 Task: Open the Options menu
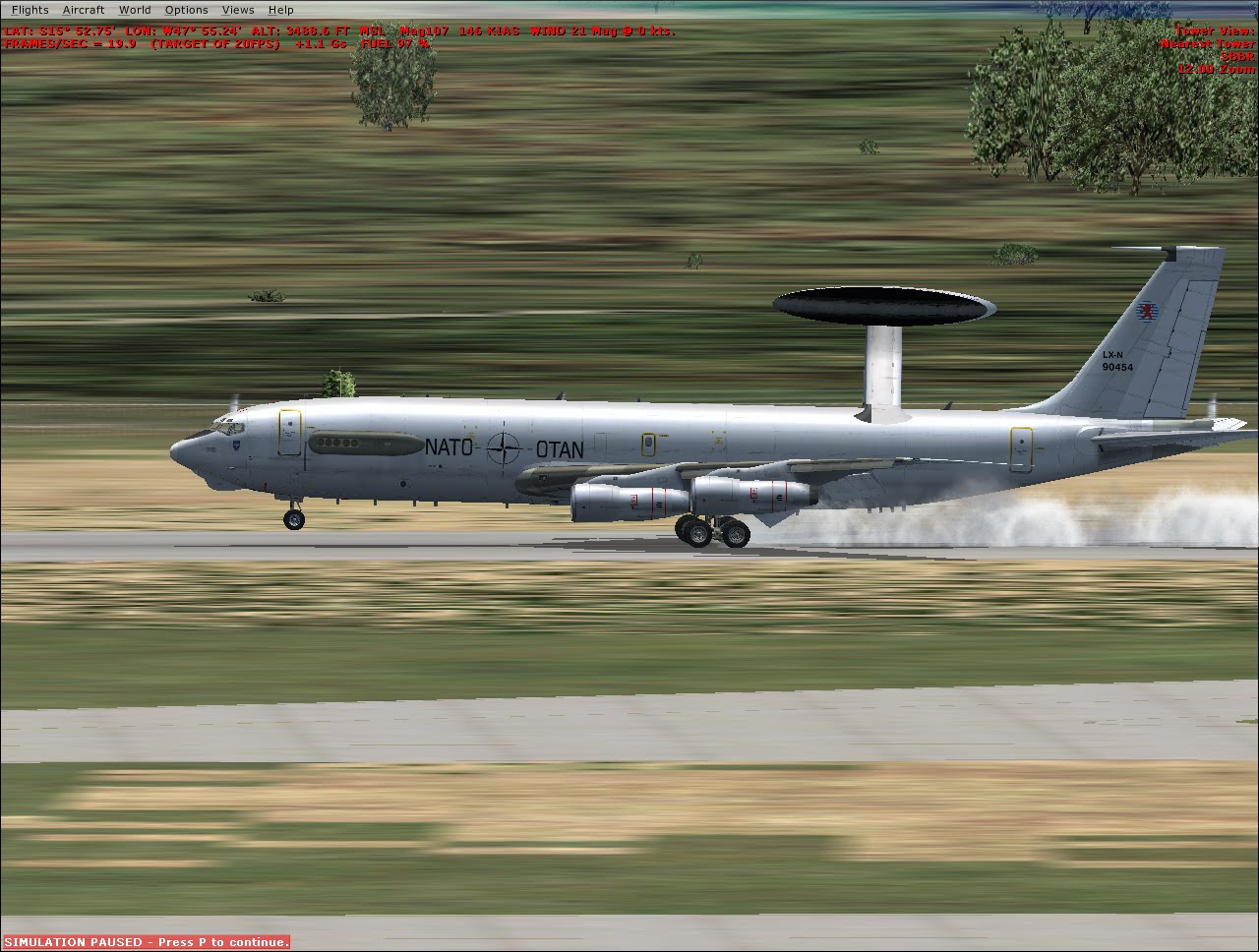[186, 9]
